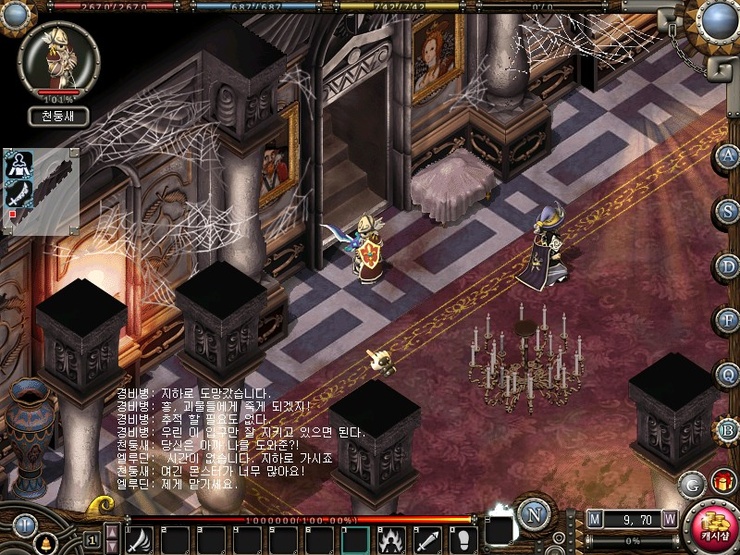Activate the curved blade skill slot

pos(139,540)
